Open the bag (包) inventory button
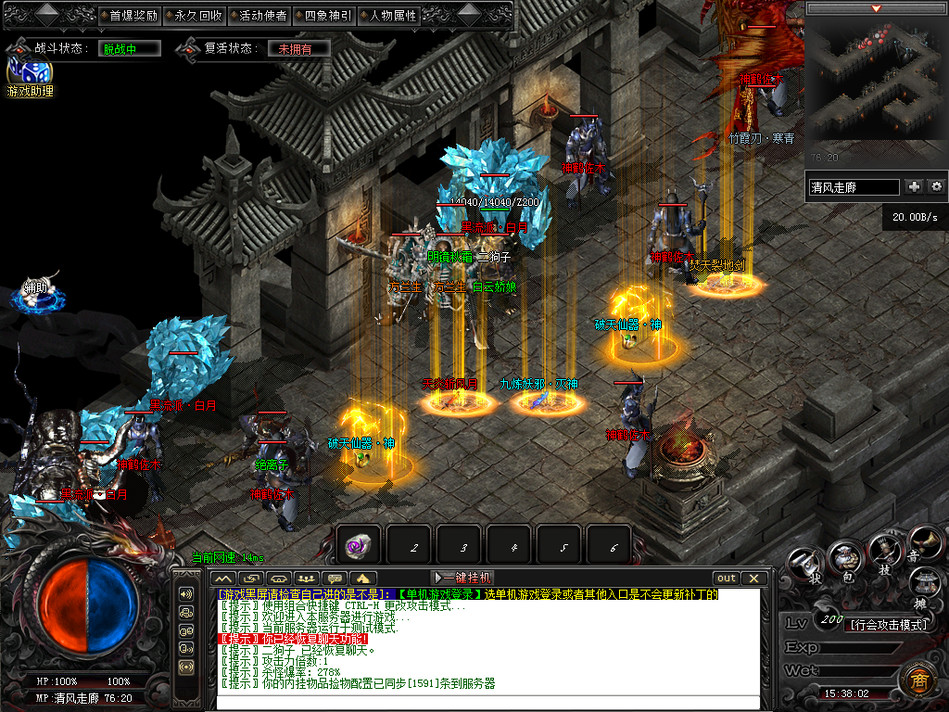 pyautogui.click(x=847, y=558)
